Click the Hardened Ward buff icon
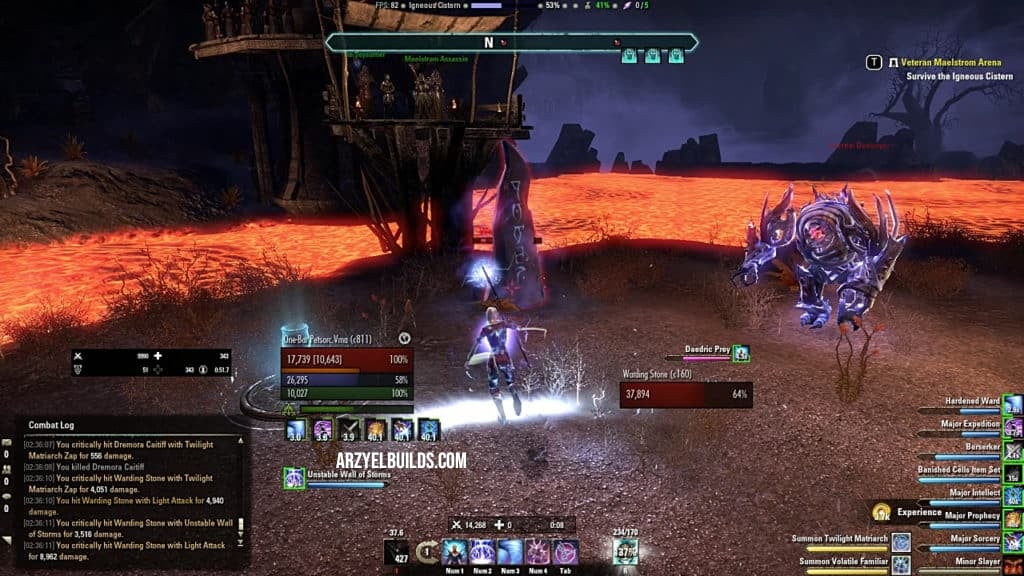The image size is (1024, 576). pos(1013,404)
